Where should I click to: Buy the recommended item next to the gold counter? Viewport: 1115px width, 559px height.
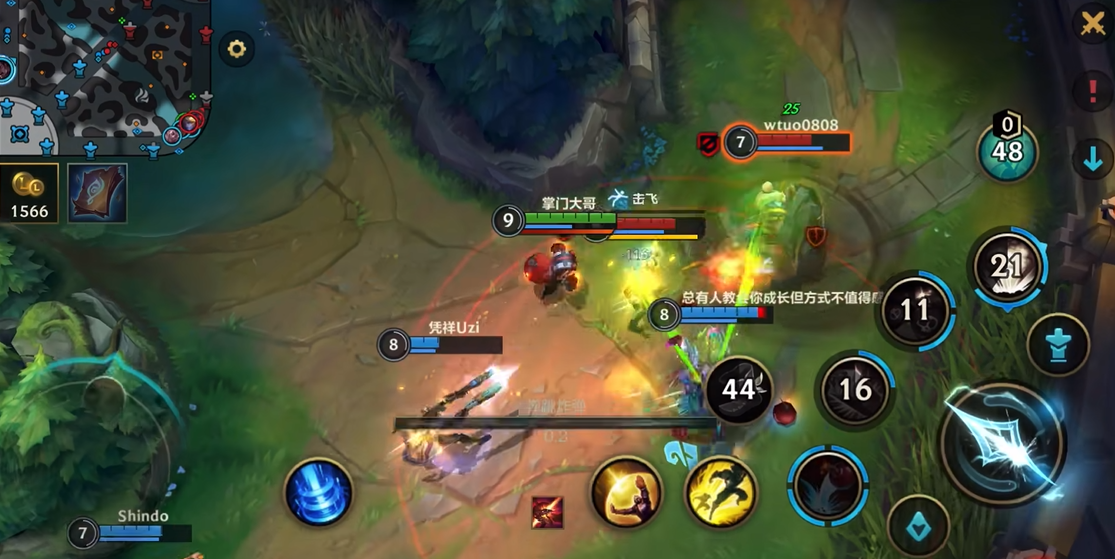pyautogui.click(x=97, y=193)
